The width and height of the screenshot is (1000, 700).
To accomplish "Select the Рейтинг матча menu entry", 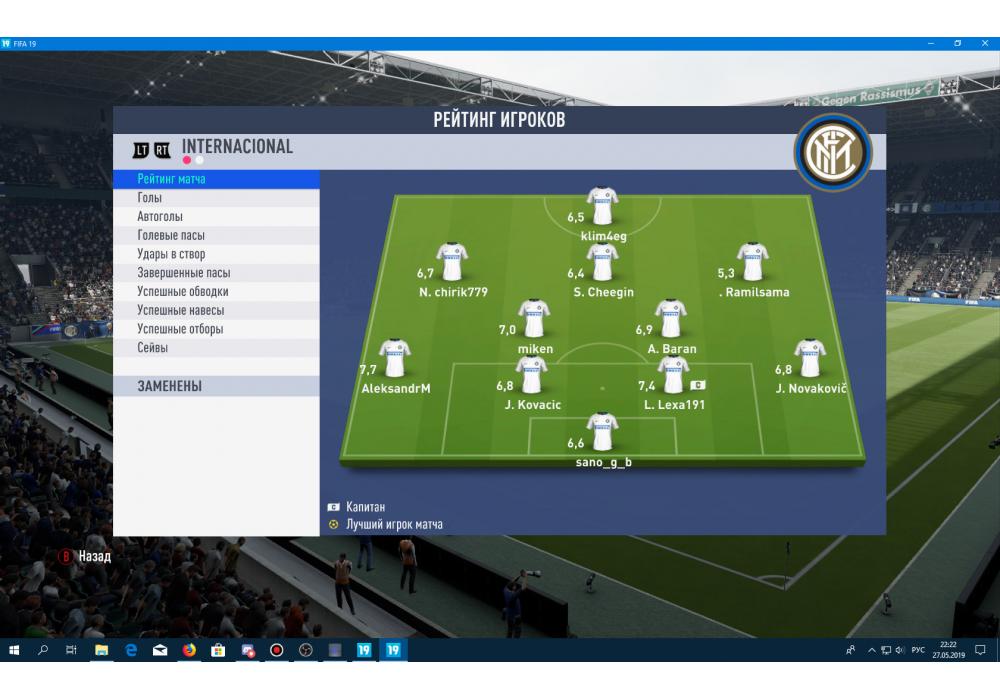I will click(x=215, y=179).
